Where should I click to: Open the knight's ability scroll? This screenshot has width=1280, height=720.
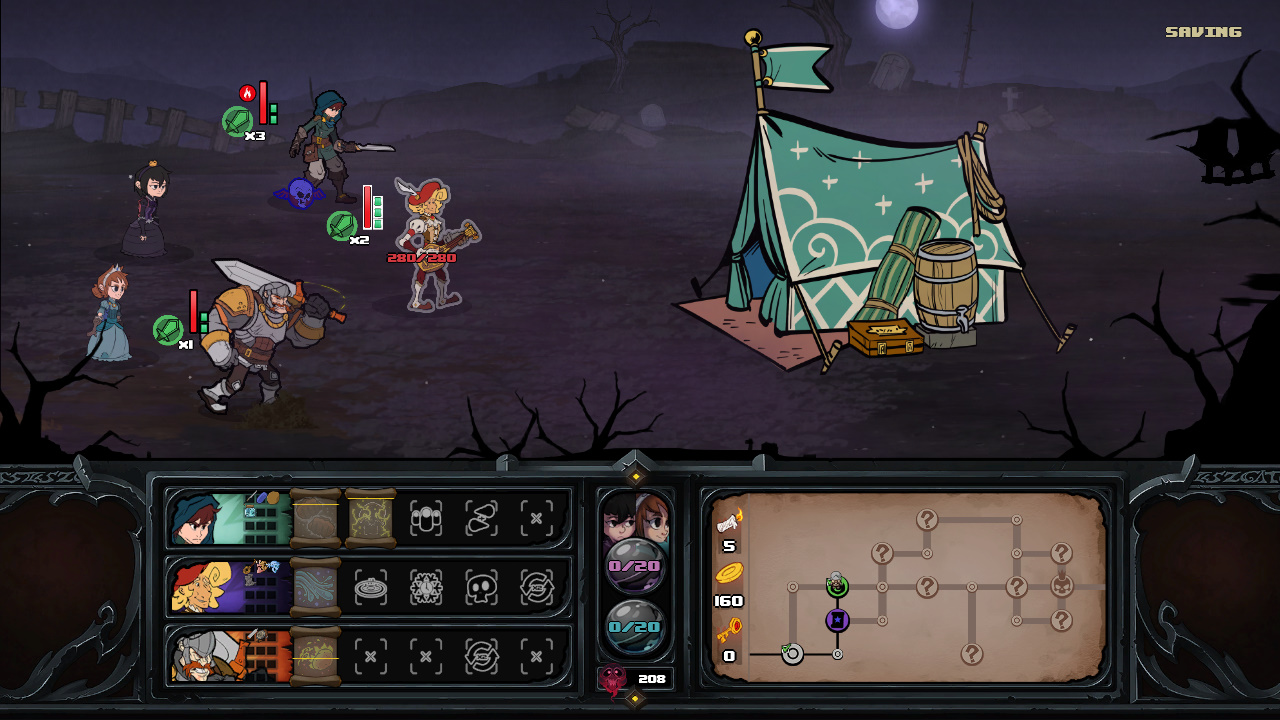pos(316,656)
